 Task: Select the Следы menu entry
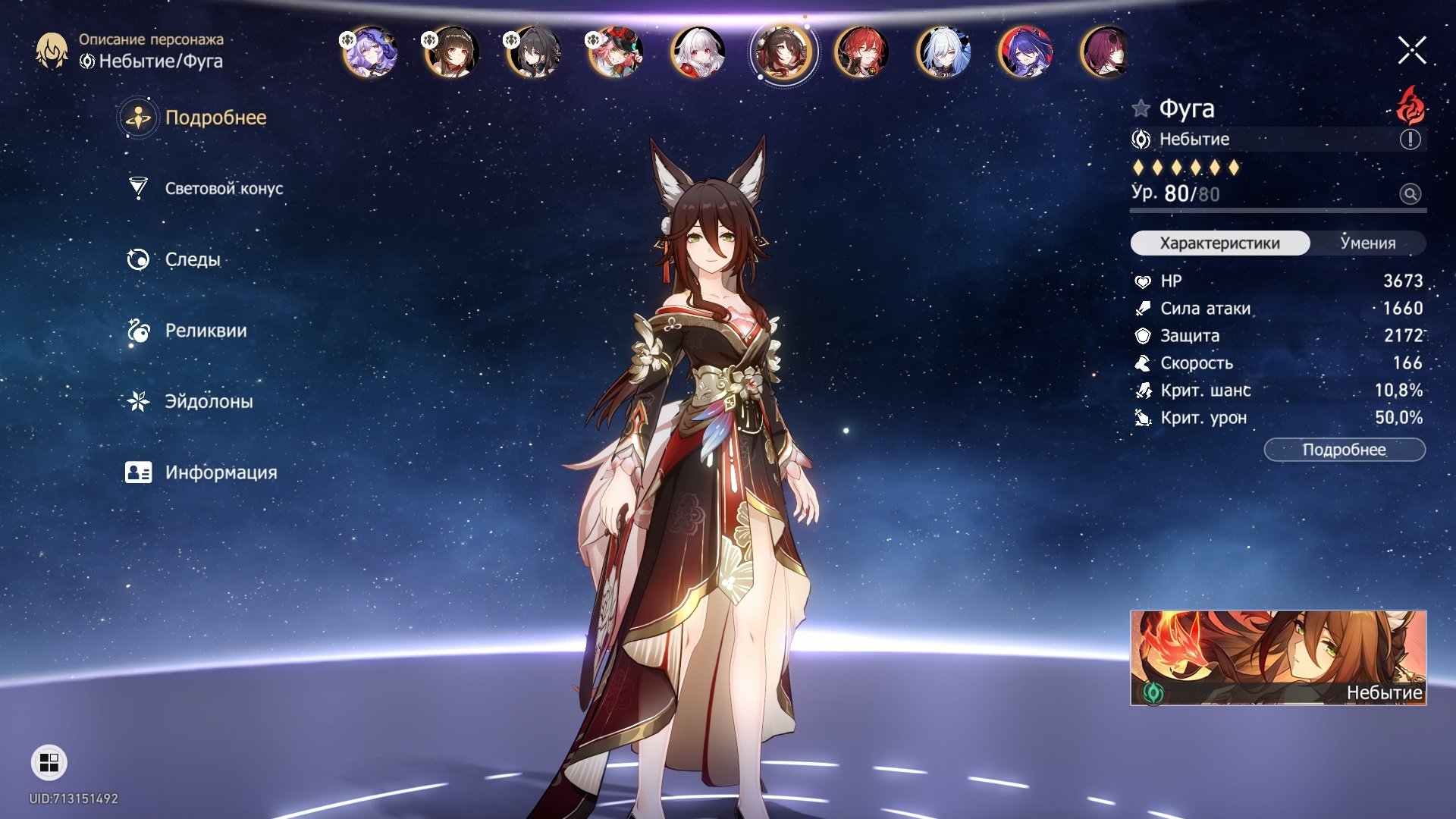(x=192, y=259)
